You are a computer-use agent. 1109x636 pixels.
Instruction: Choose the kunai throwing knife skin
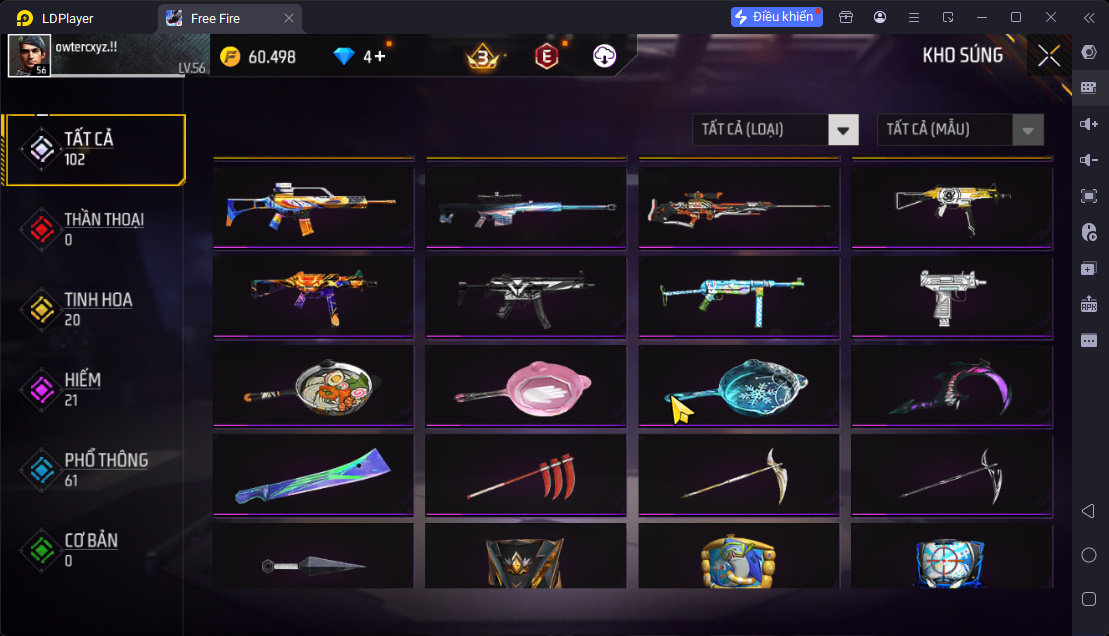coord(313,563)
